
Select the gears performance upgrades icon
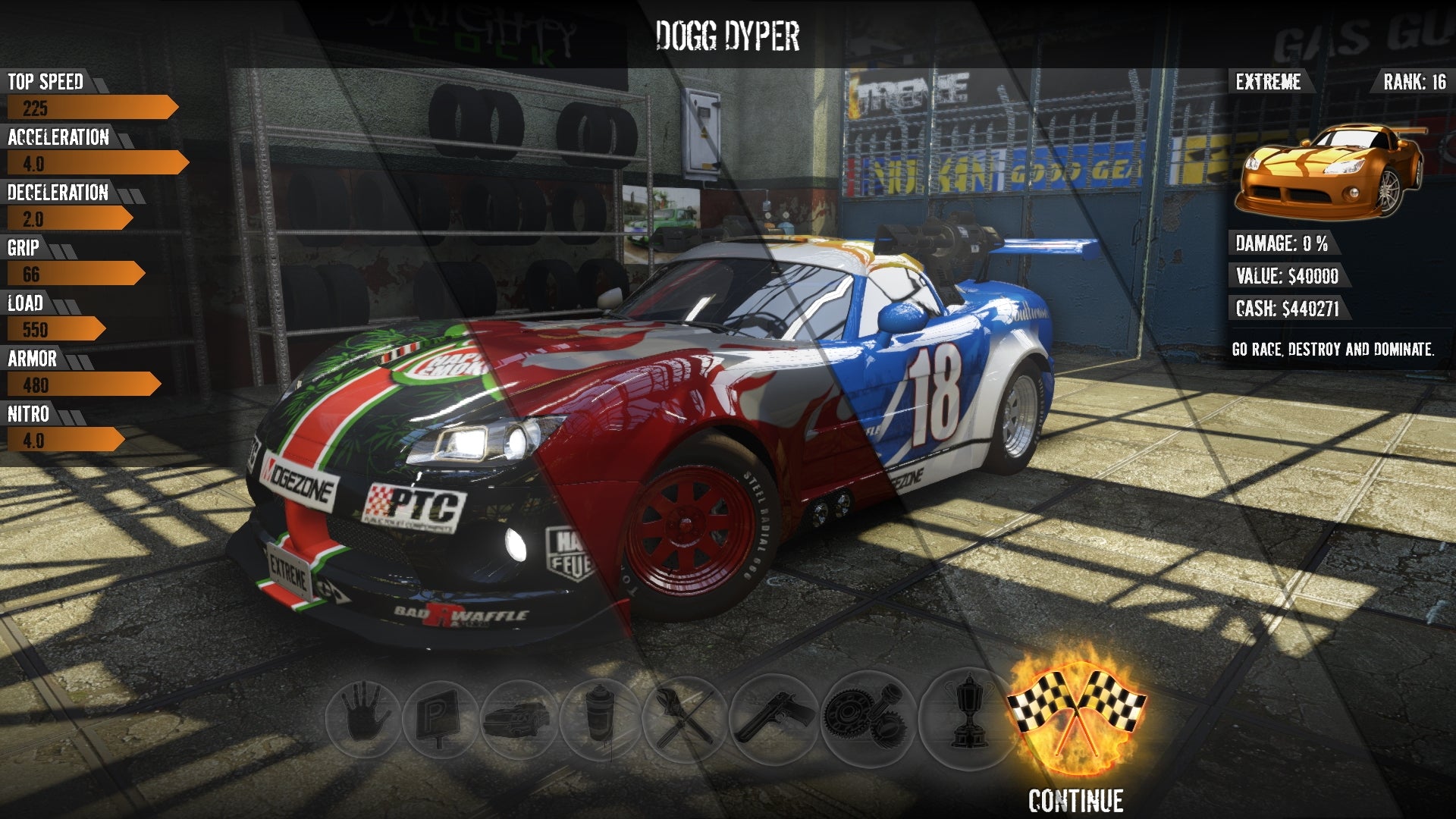point(868,714)
